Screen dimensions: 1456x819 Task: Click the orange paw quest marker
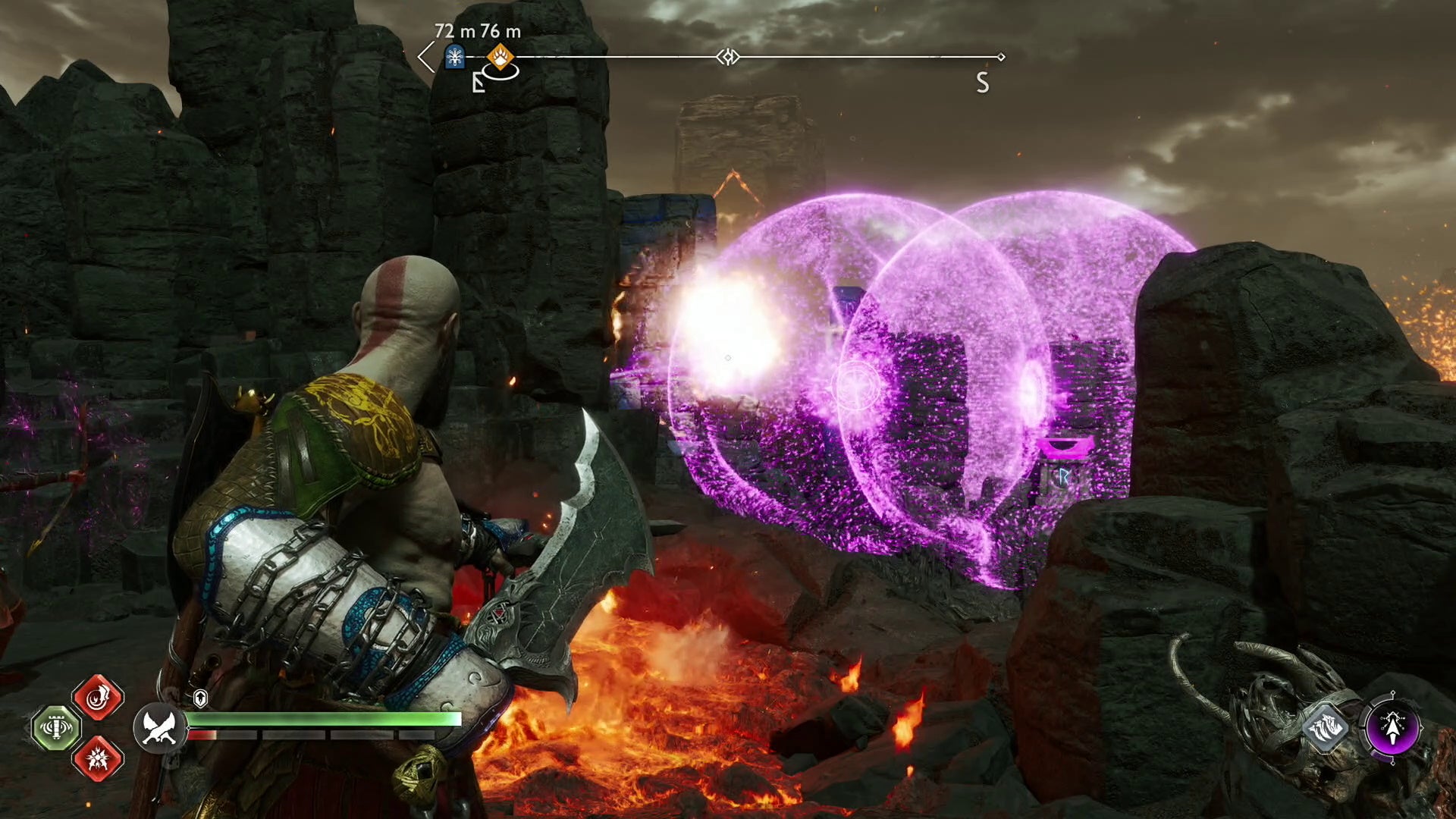click(x=500, y=56)
